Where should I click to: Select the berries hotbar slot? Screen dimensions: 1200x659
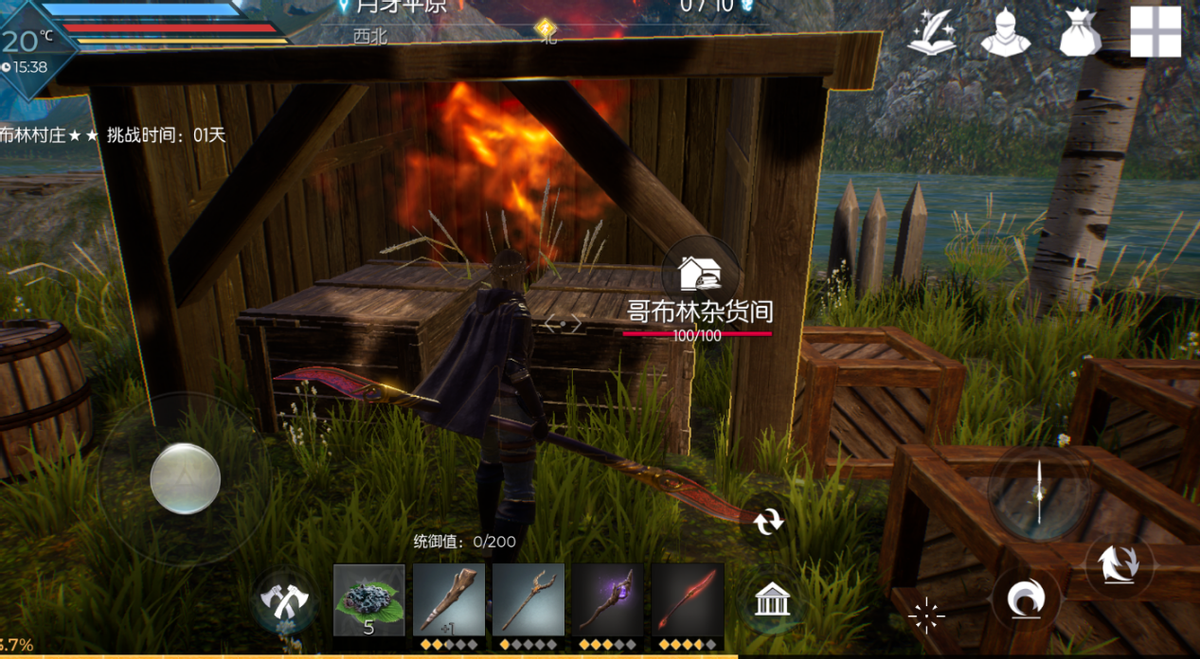[x=369, y=600]
